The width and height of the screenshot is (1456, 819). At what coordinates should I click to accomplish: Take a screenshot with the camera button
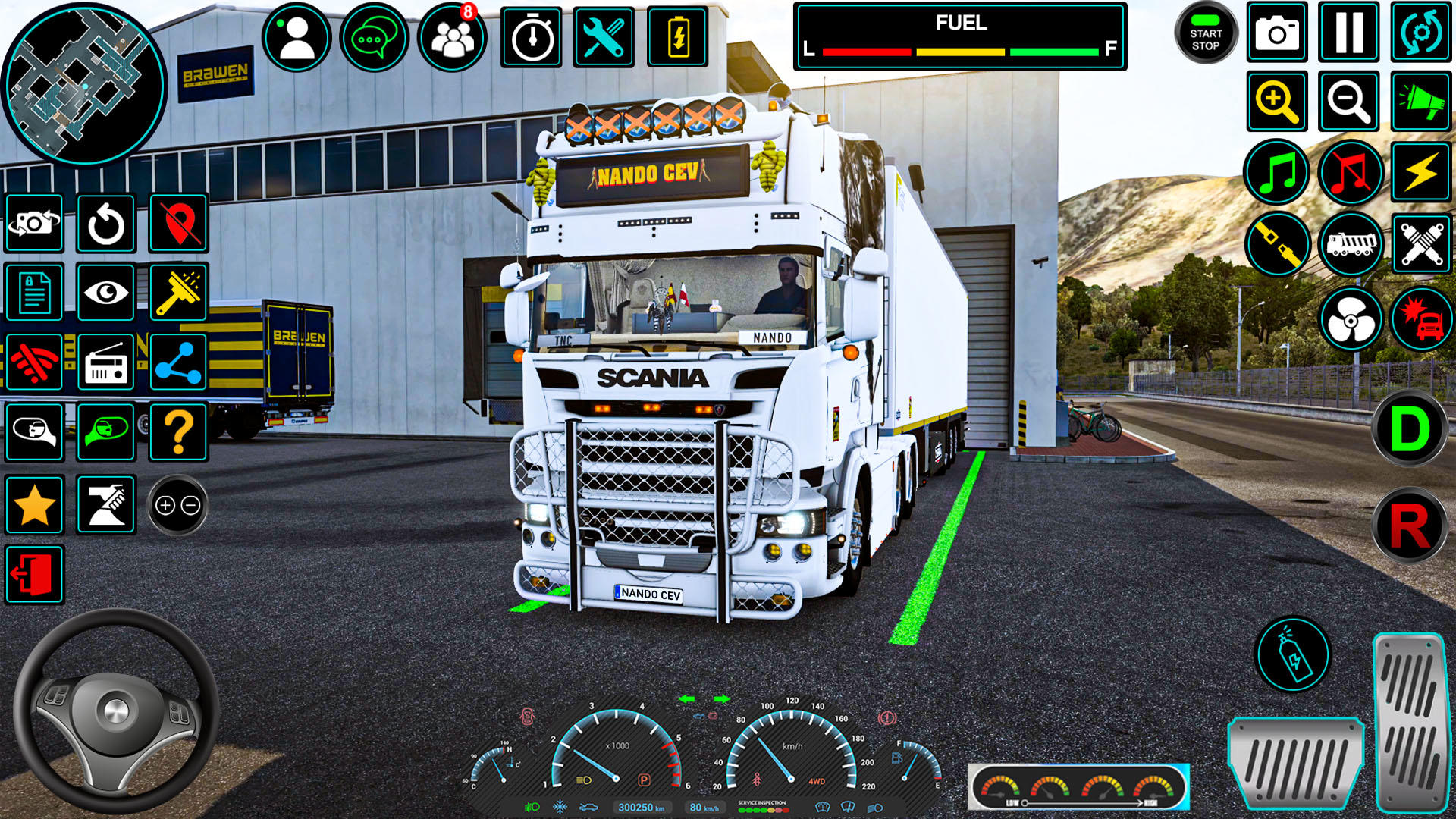pos(1277,33)
